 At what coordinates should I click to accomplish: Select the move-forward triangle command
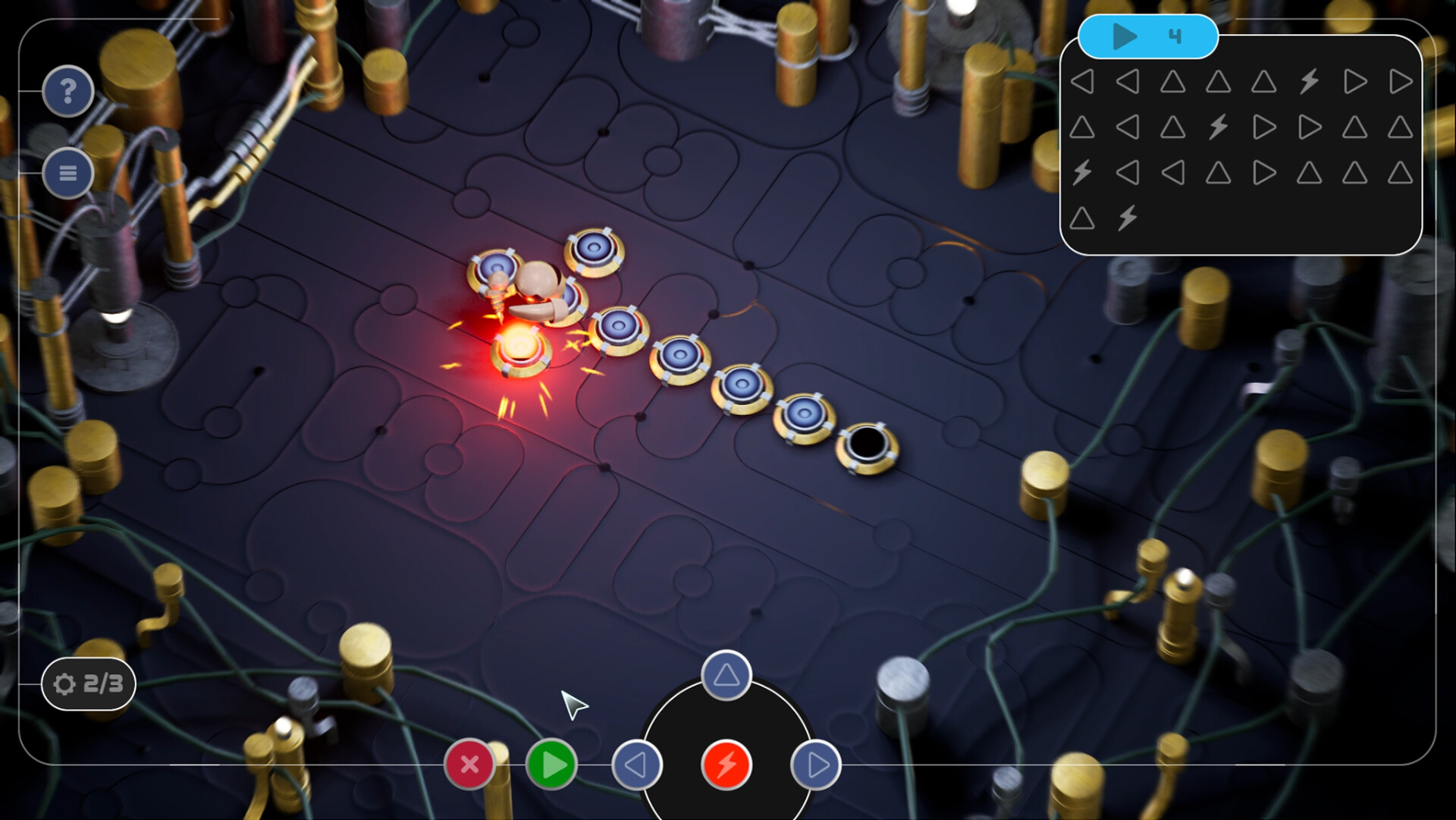[x=726, y=676]
